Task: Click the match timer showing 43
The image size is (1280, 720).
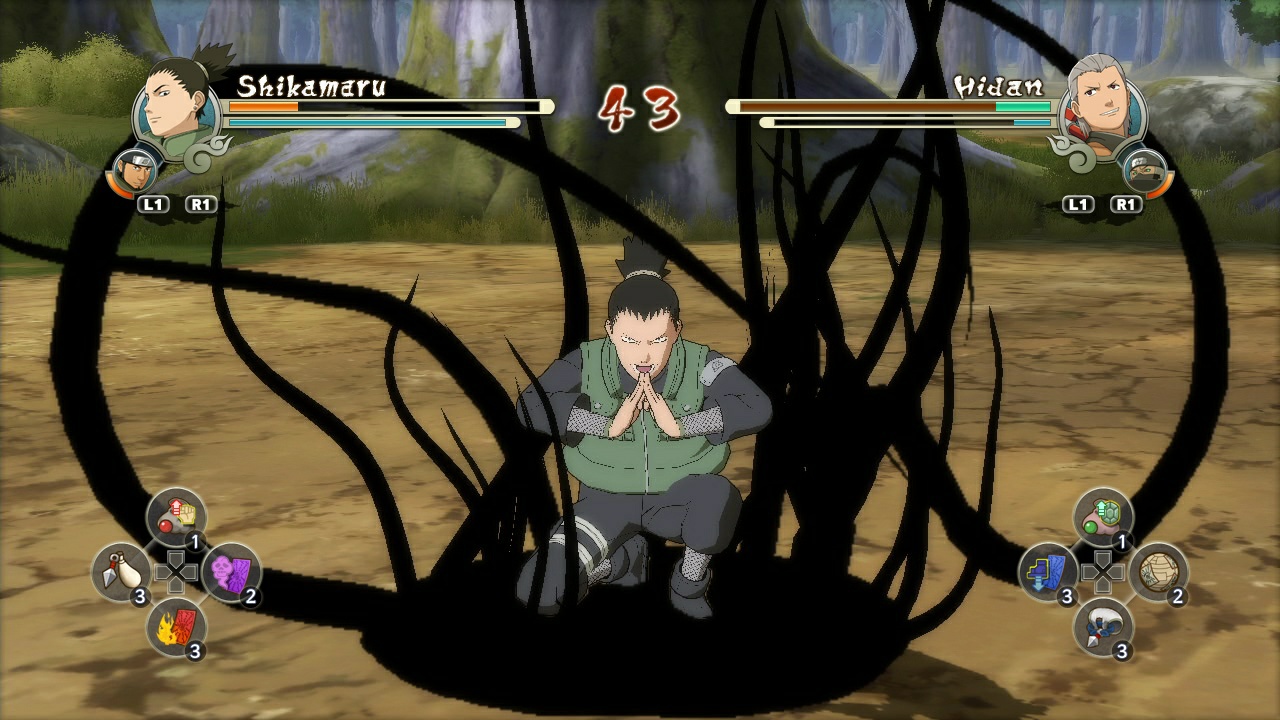Action: click(x=639, y=105)
